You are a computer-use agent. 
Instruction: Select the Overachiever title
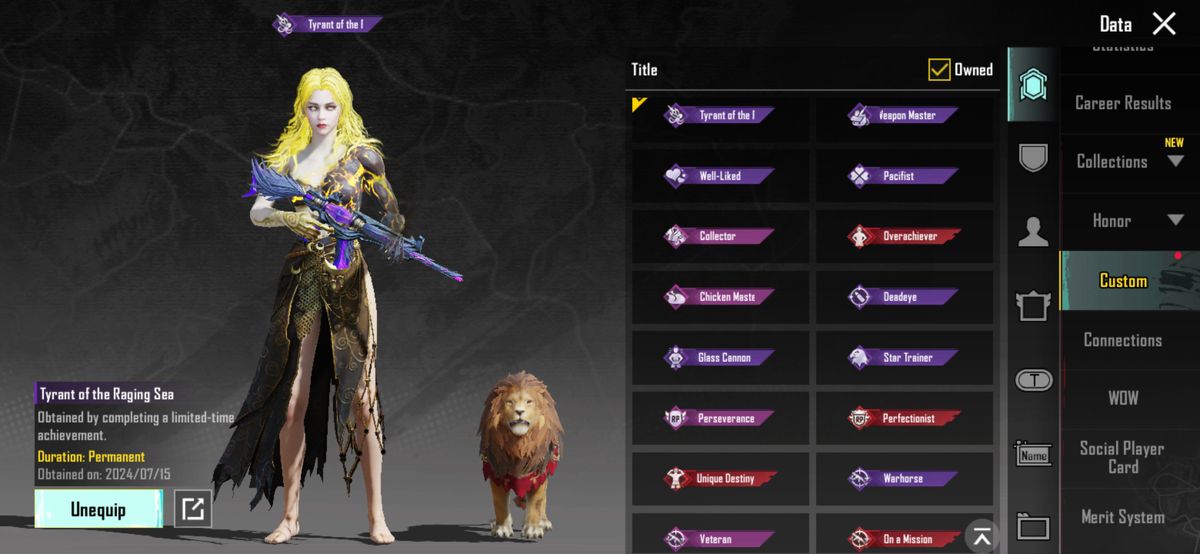tap(905, 237)
